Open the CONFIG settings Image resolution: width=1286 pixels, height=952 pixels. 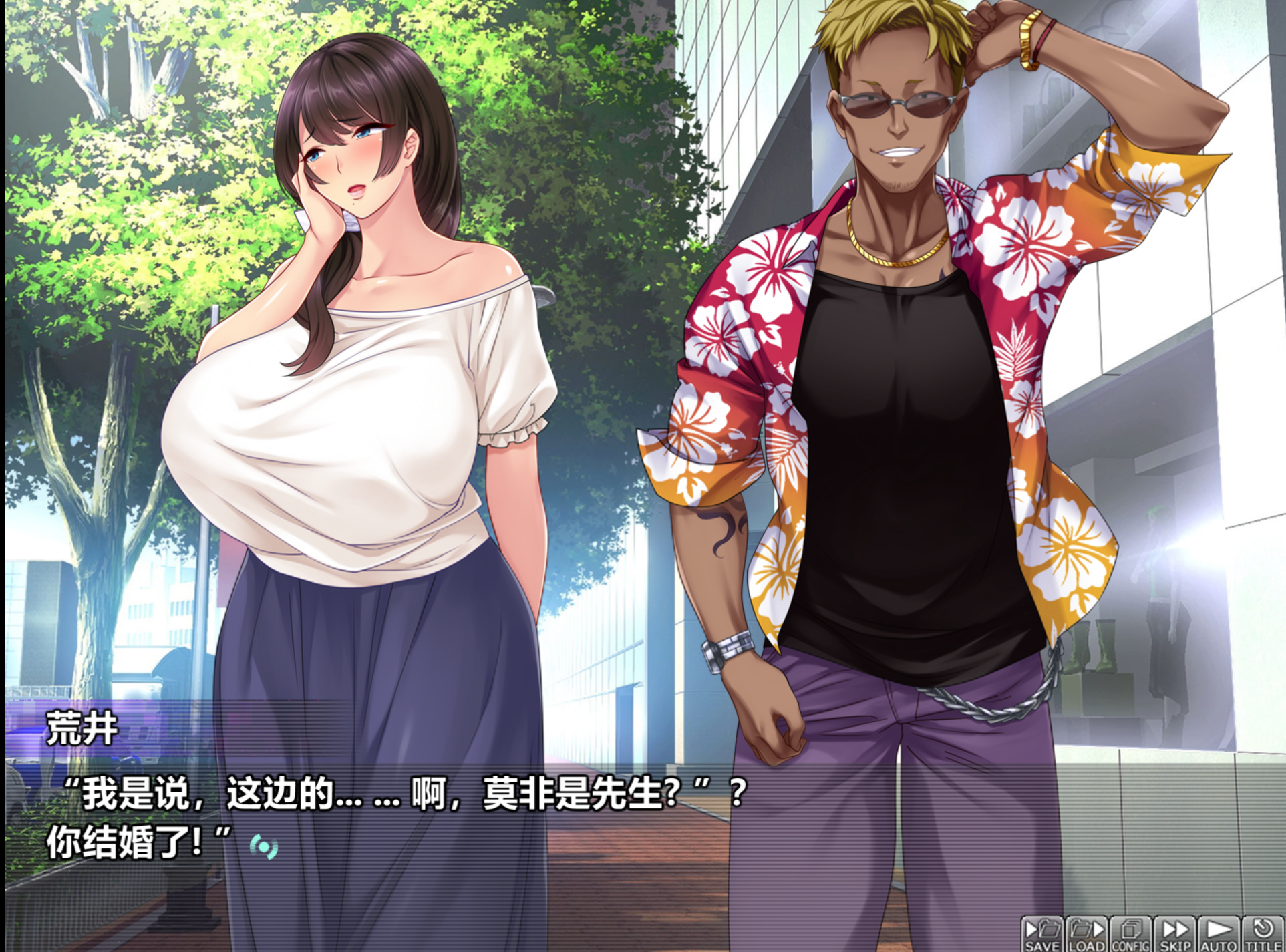[x=1131, y=935]
